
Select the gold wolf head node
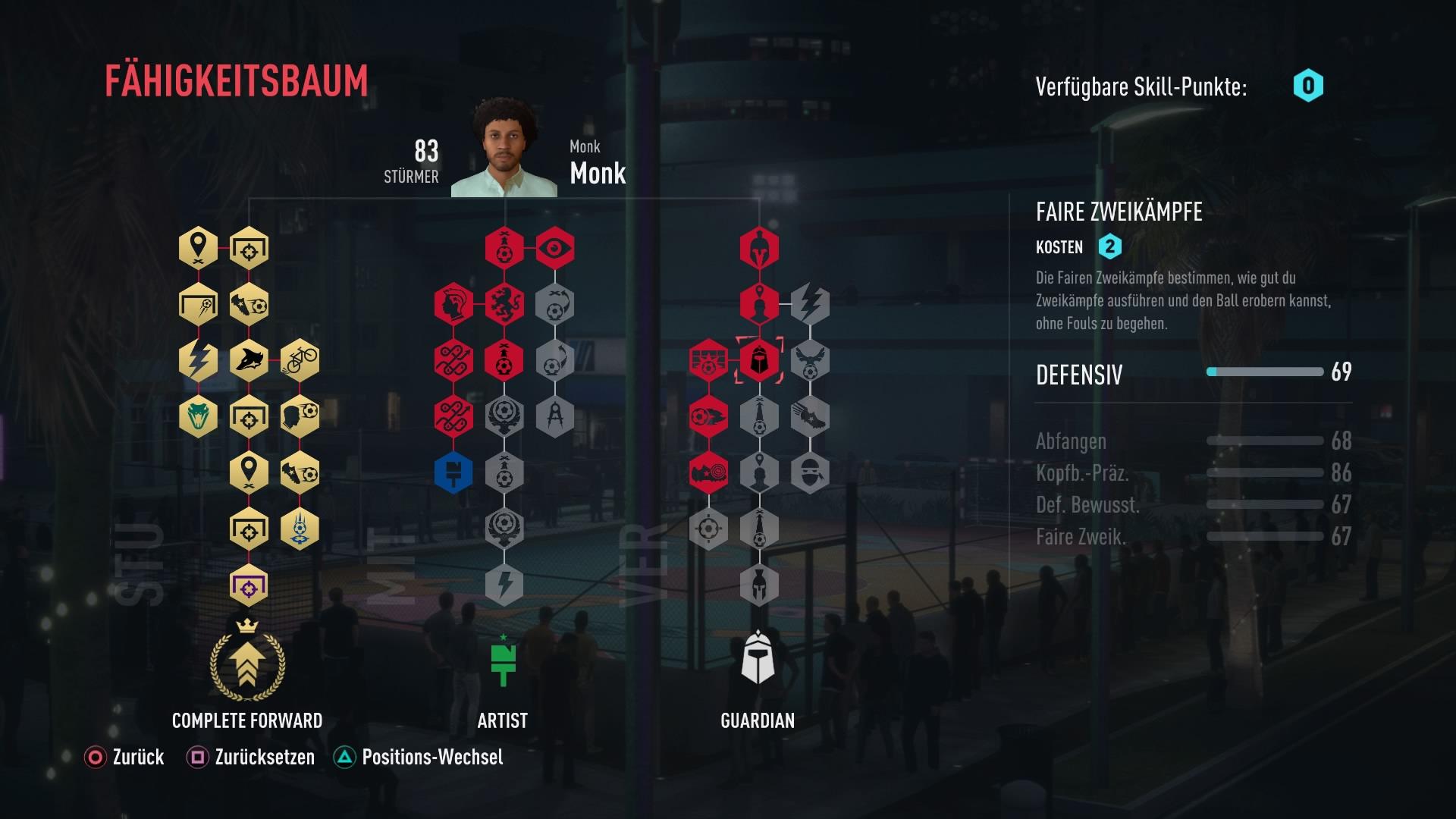click(249, 360)
